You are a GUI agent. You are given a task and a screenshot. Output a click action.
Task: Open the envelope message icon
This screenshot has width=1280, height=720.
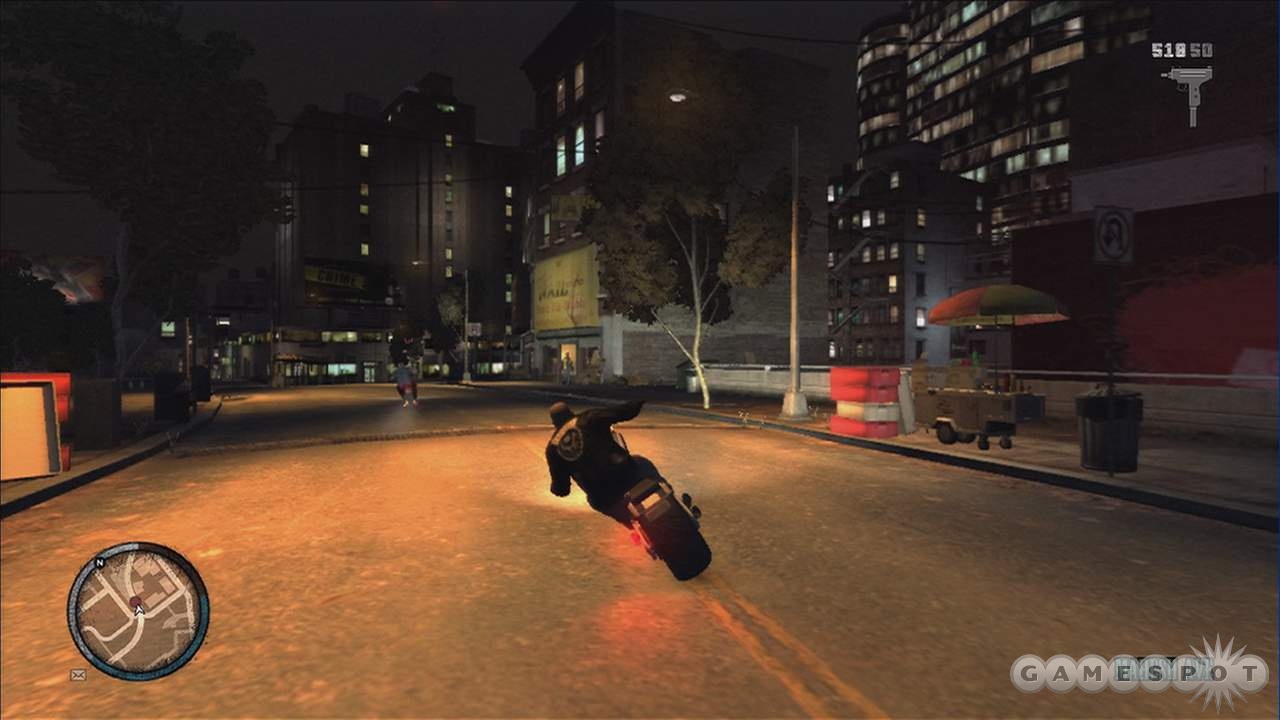[78, 675]
